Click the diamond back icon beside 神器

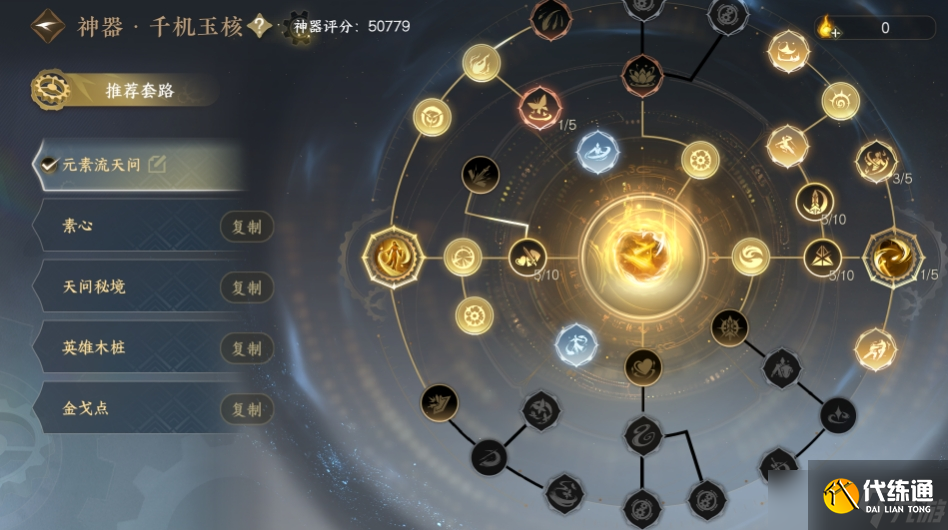coord(47,27)
